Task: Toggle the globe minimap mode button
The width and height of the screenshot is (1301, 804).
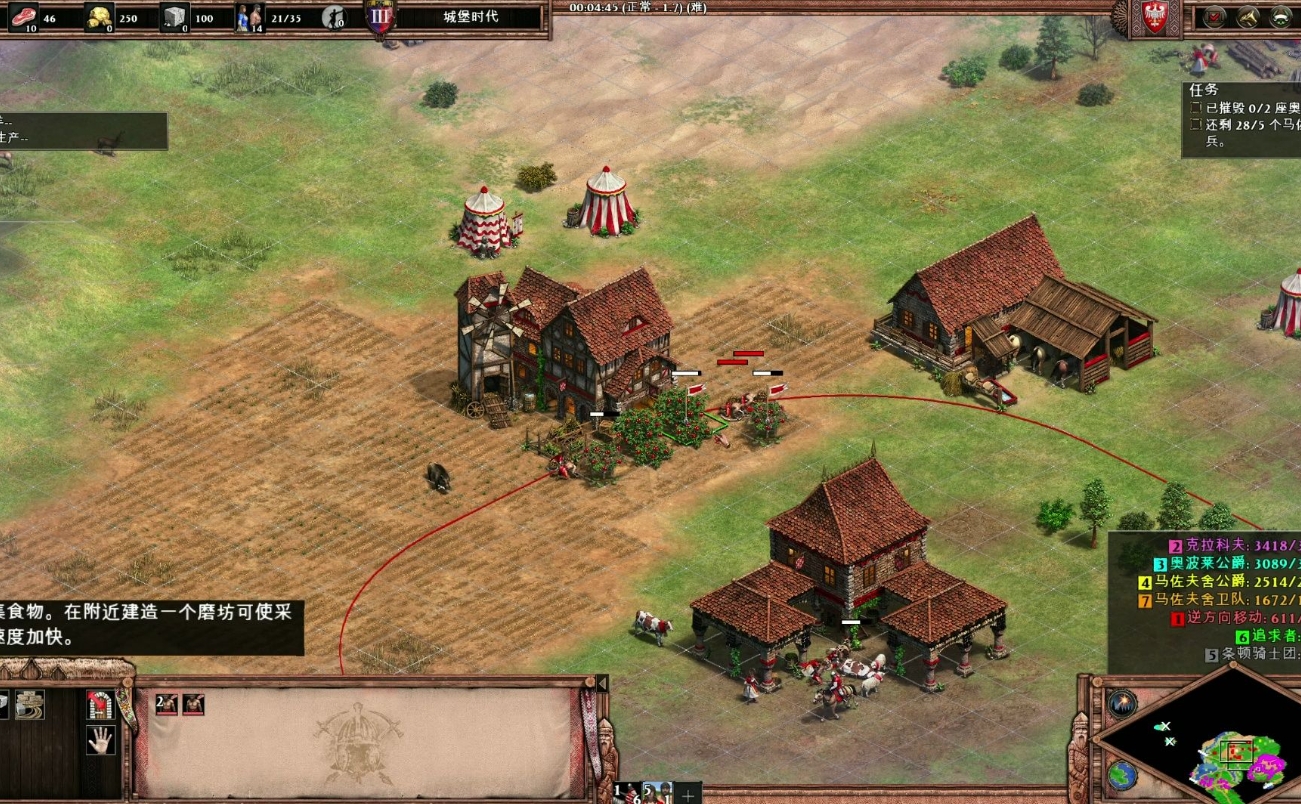Action: 1122,775
